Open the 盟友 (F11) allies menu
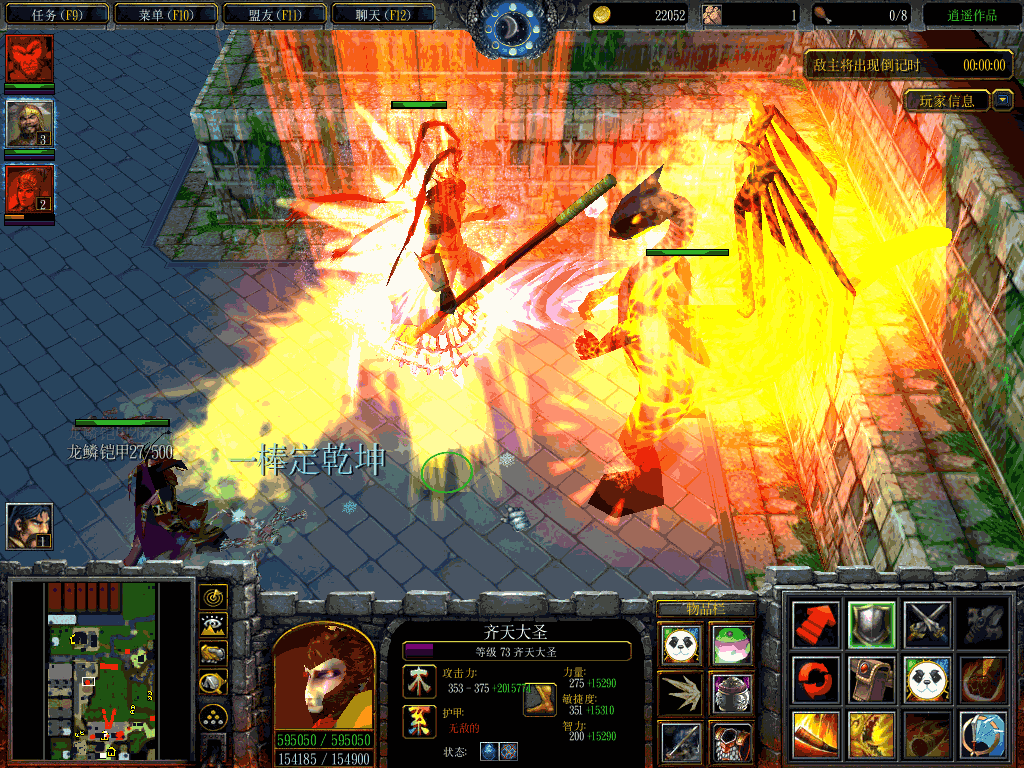 pos(273,15)
